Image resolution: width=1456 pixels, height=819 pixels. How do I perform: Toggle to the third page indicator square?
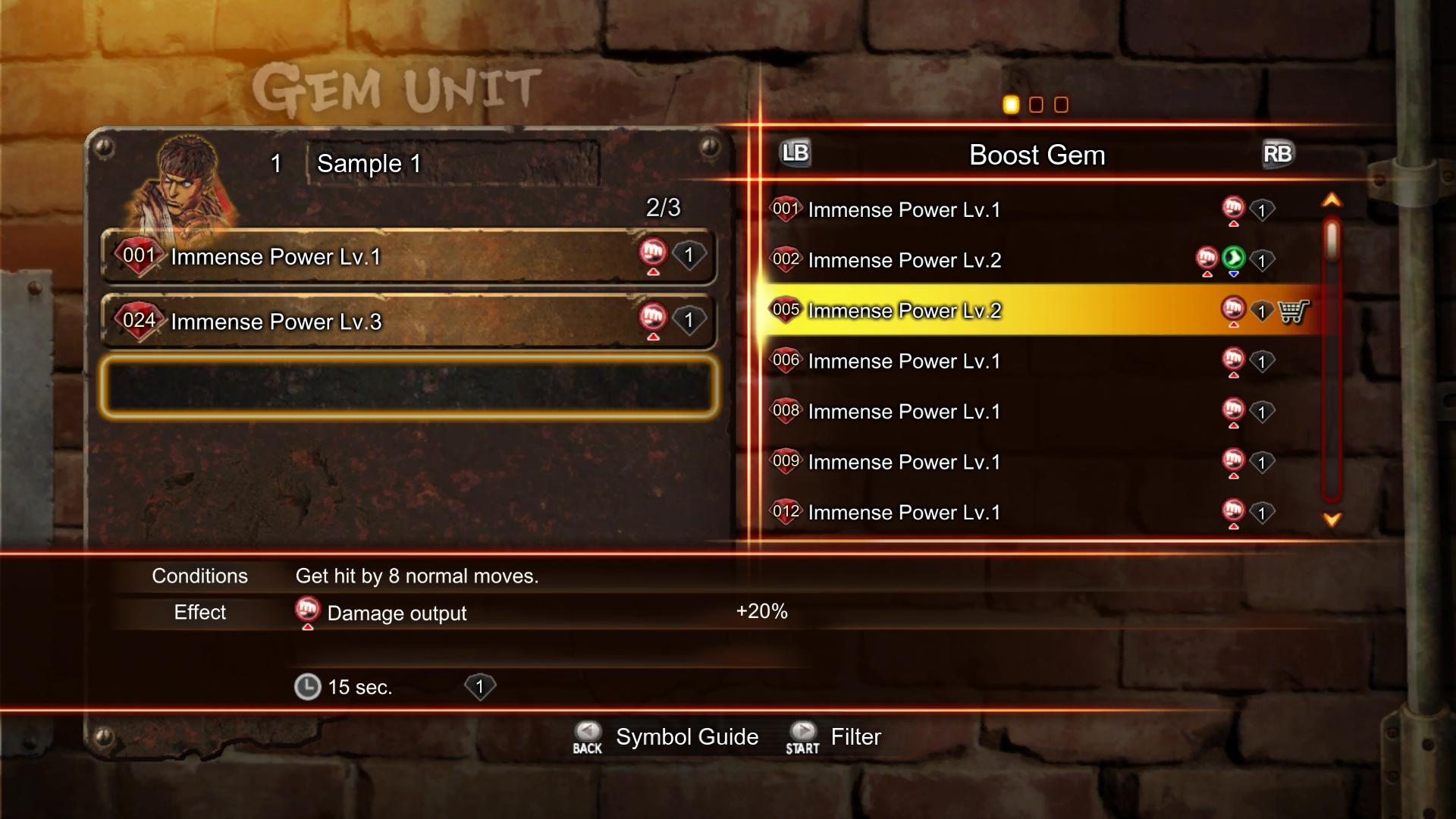[x=1061, y=105]
